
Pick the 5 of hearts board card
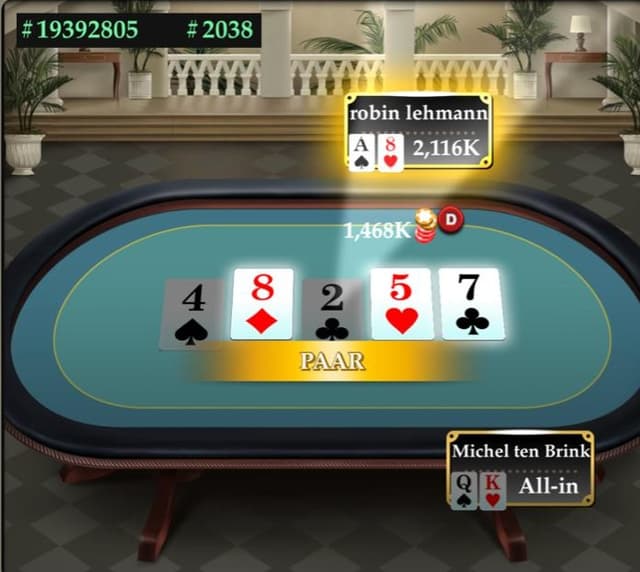(x=401, y=304)
